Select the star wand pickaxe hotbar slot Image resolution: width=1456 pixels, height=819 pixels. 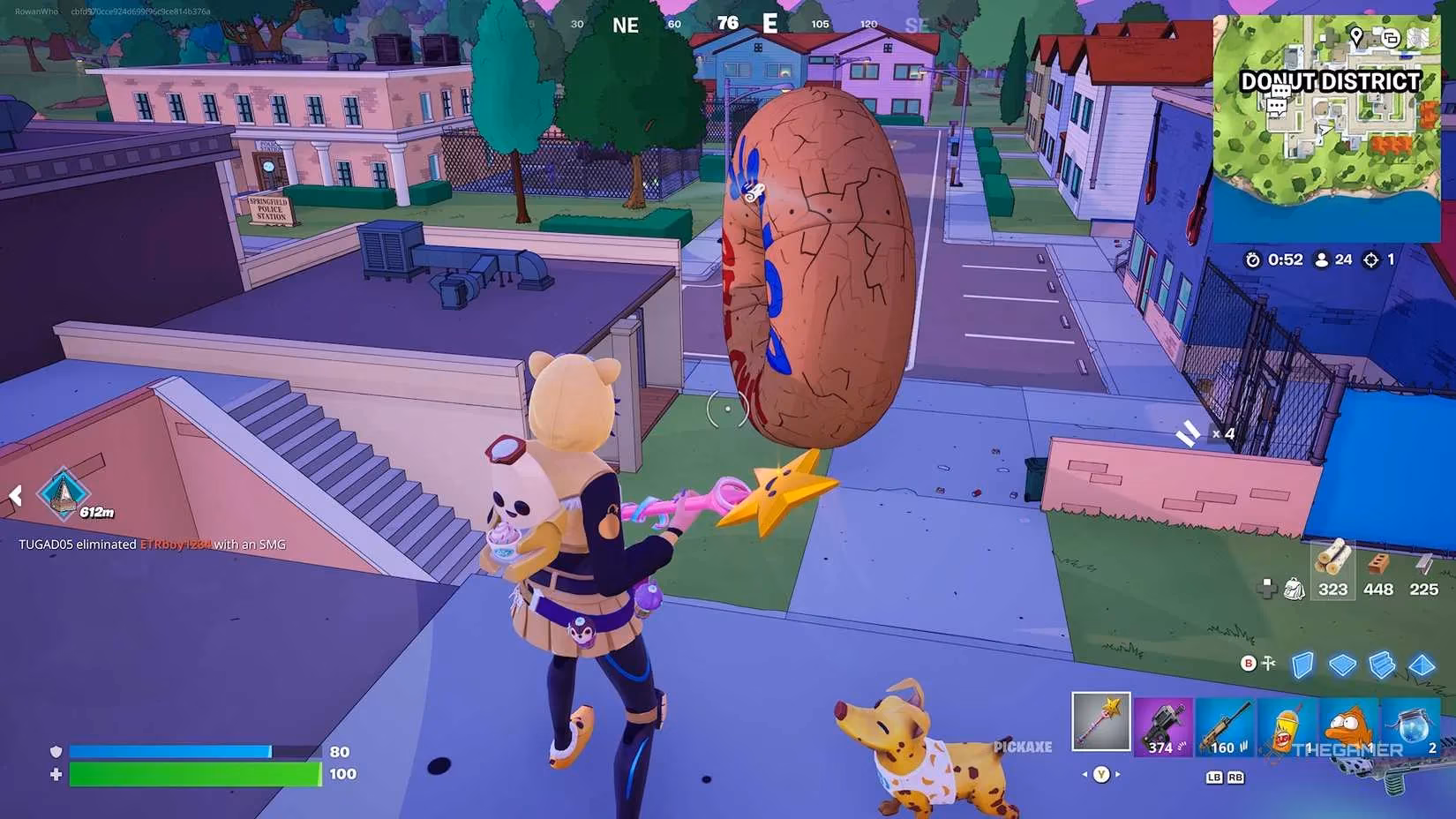tap(1100, 722)
